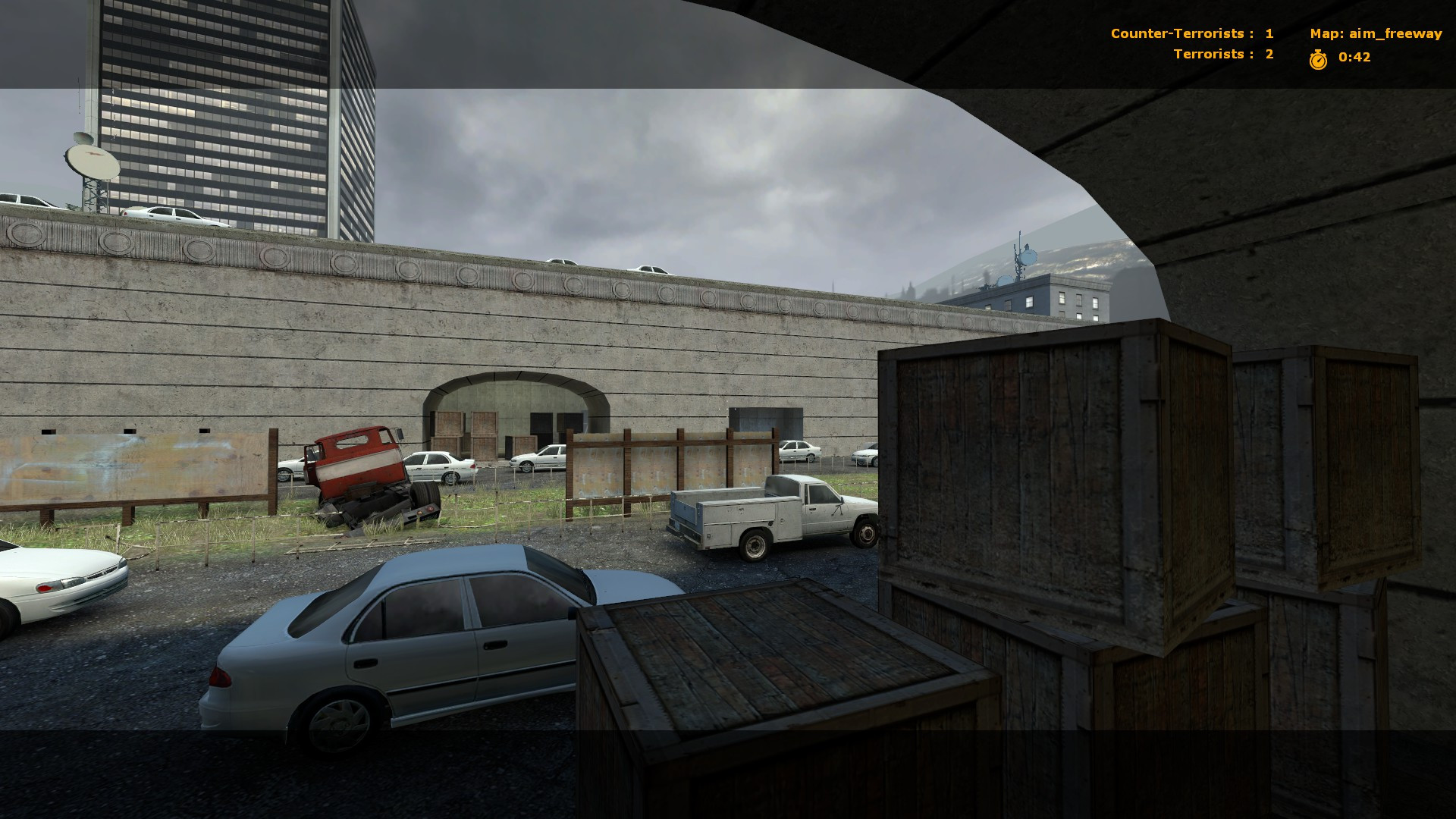The width and height of the screenshot is (1456, 819).
Task: Click the white sedan parked near the wall
Action: pos(440,463)
